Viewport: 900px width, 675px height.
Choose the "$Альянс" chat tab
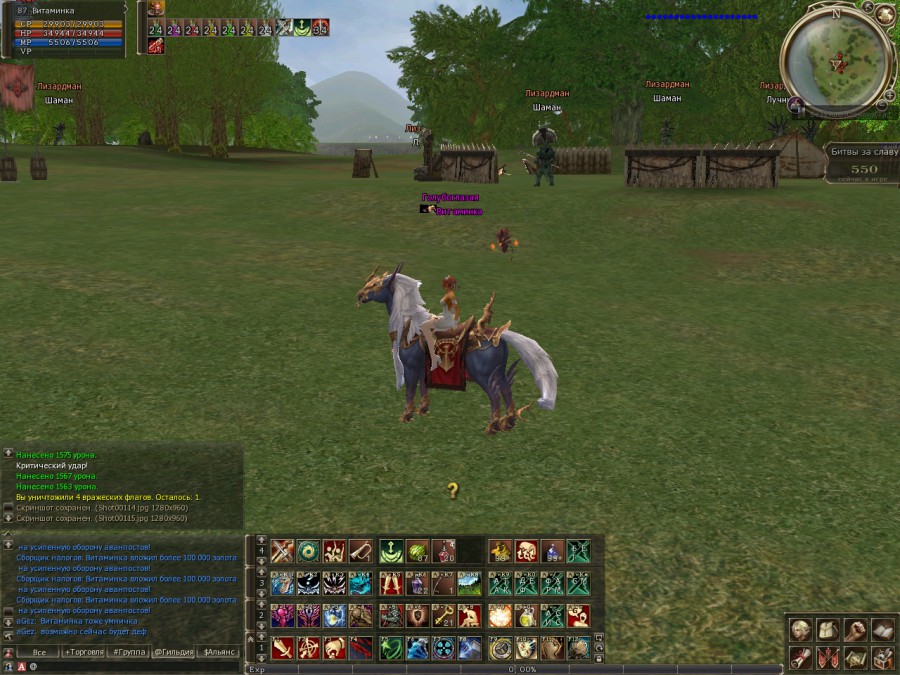220,651
